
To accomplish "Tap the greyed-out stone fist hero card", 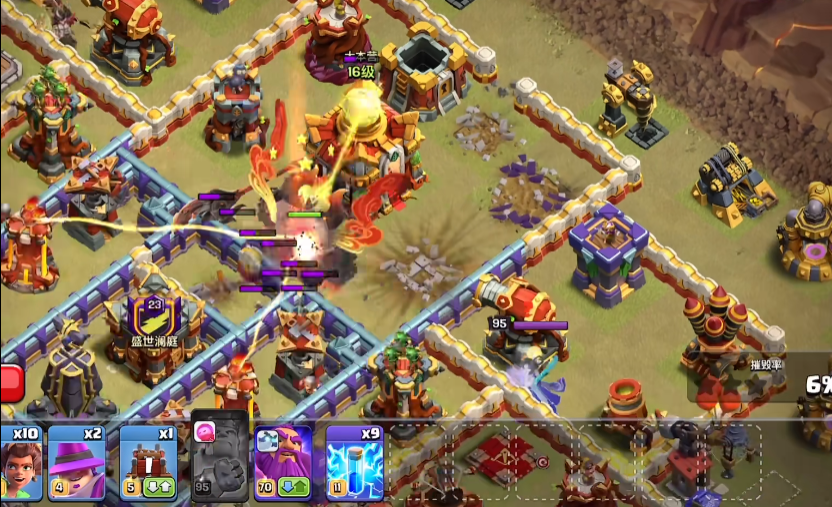I will pyautogui.click(x=219, y=461).
